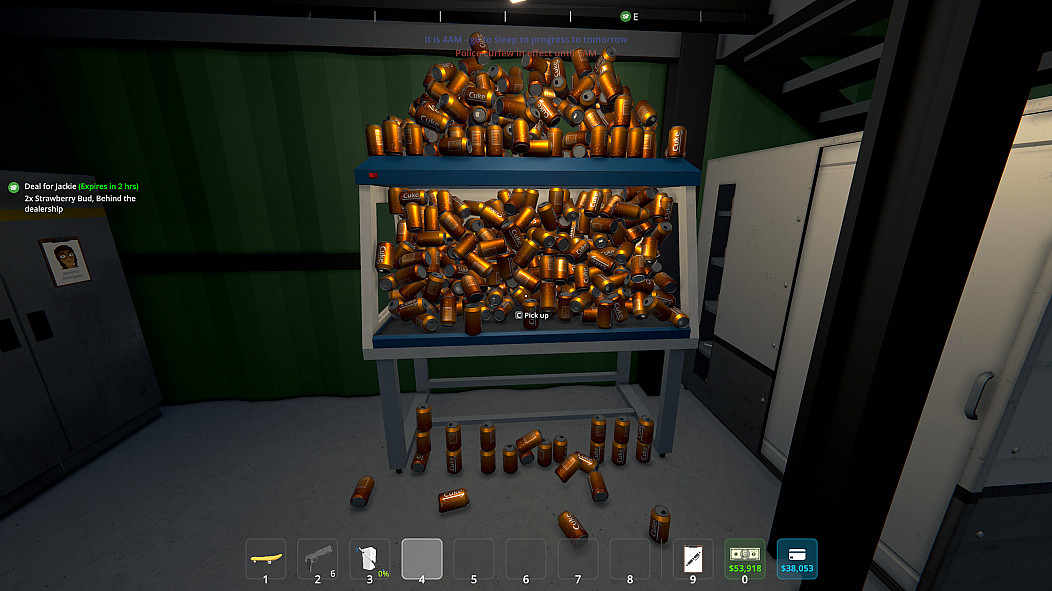Select the trash bag item at 0%
Screen dimensions: 1052x591
click(370, 558)
